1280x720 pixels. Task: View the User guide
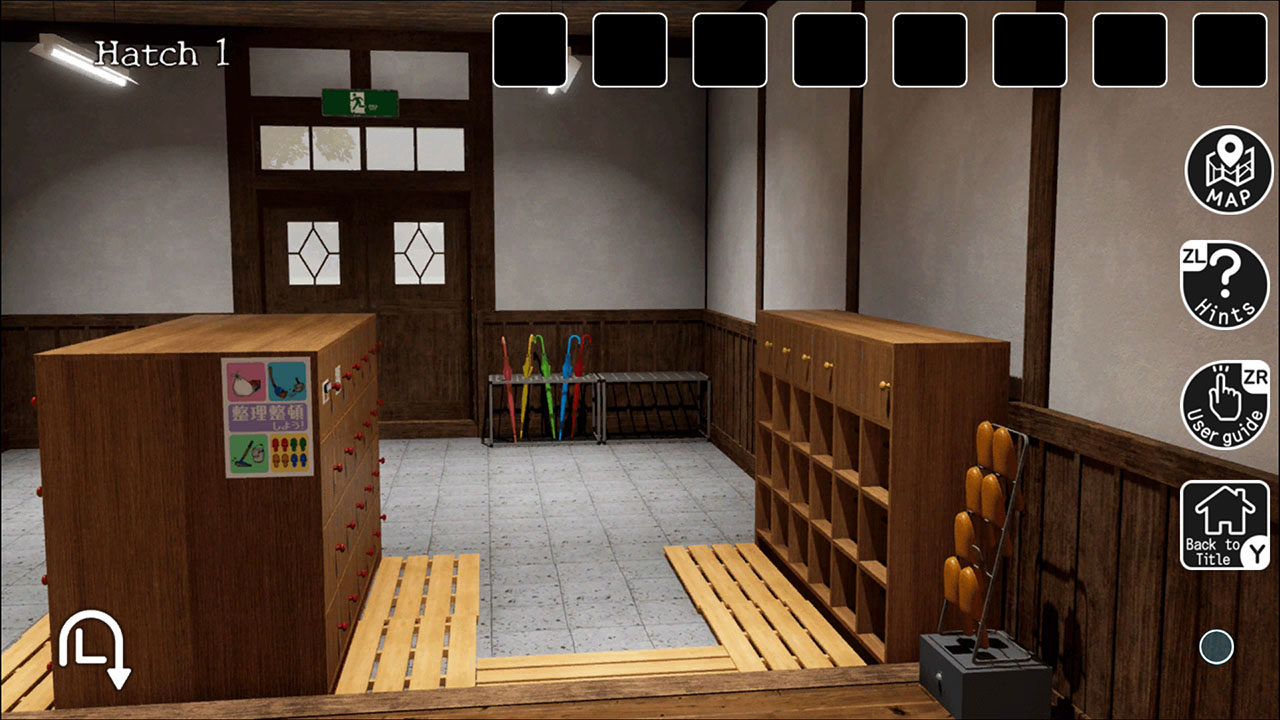pyautogui.click(x=1225, y=400)
